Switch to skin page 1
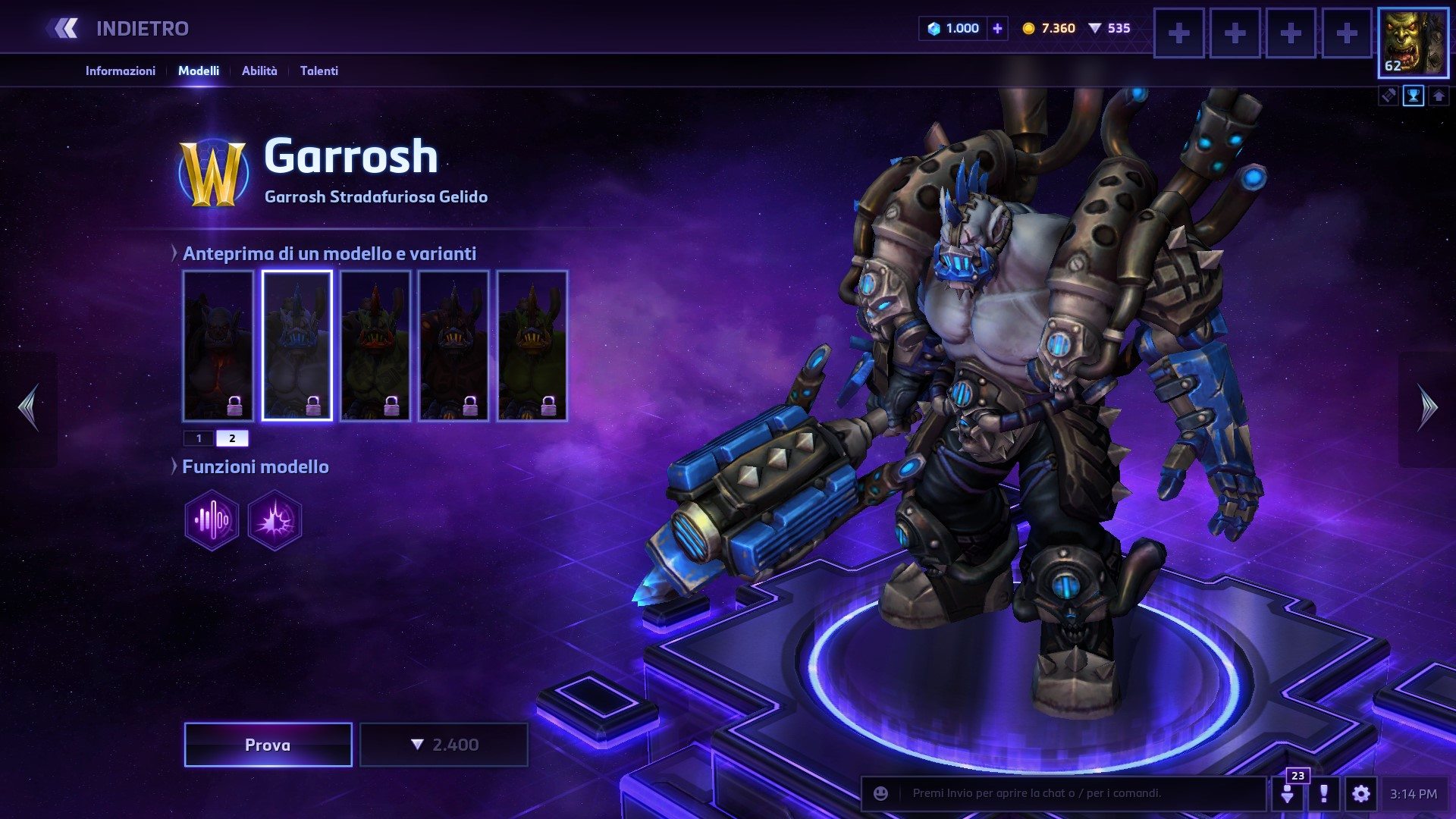Screen dimensions: 1456x819 [199, 438]
